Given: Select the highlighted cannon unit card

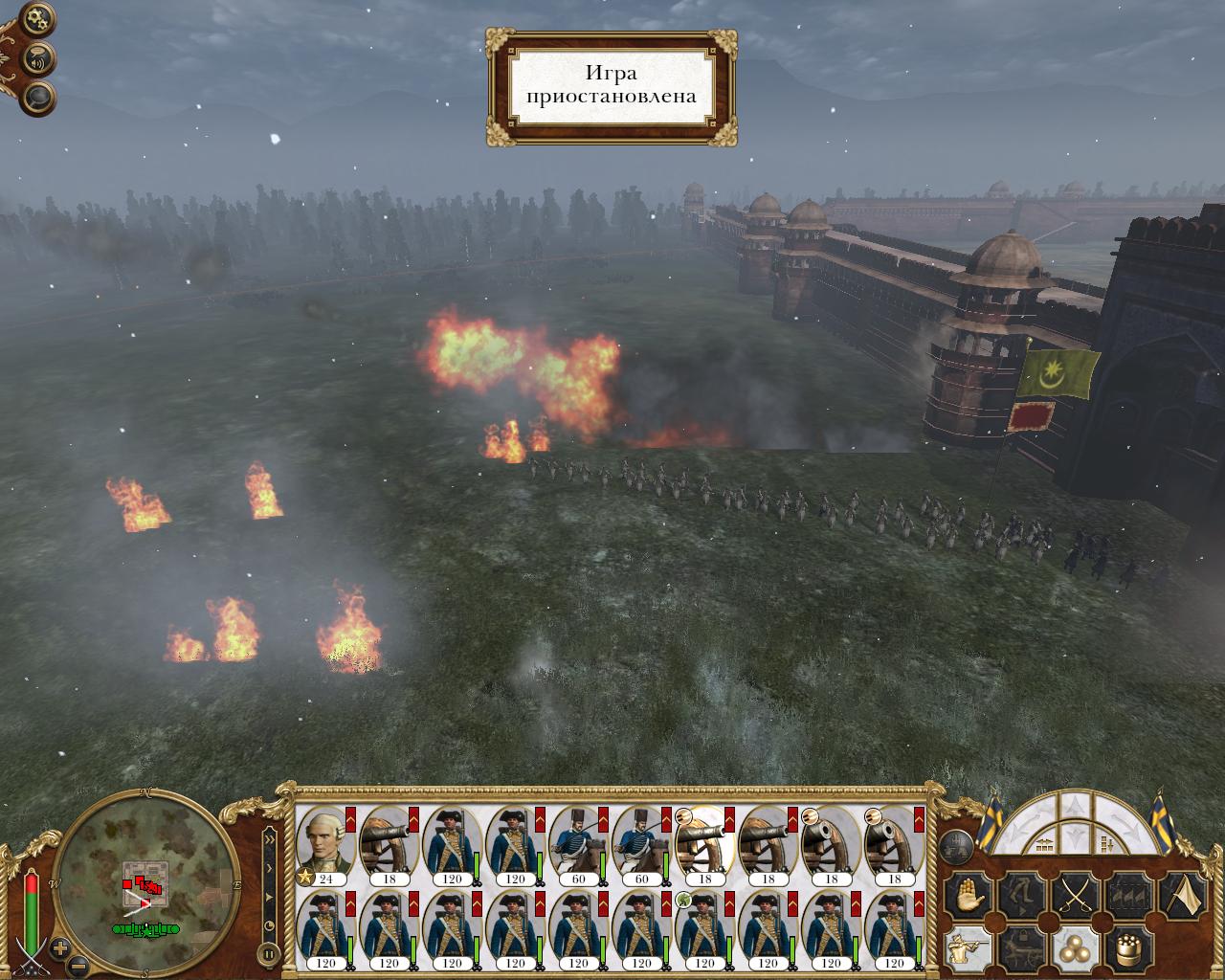Looking at the screenshot, I should click(x=704, y=844).
